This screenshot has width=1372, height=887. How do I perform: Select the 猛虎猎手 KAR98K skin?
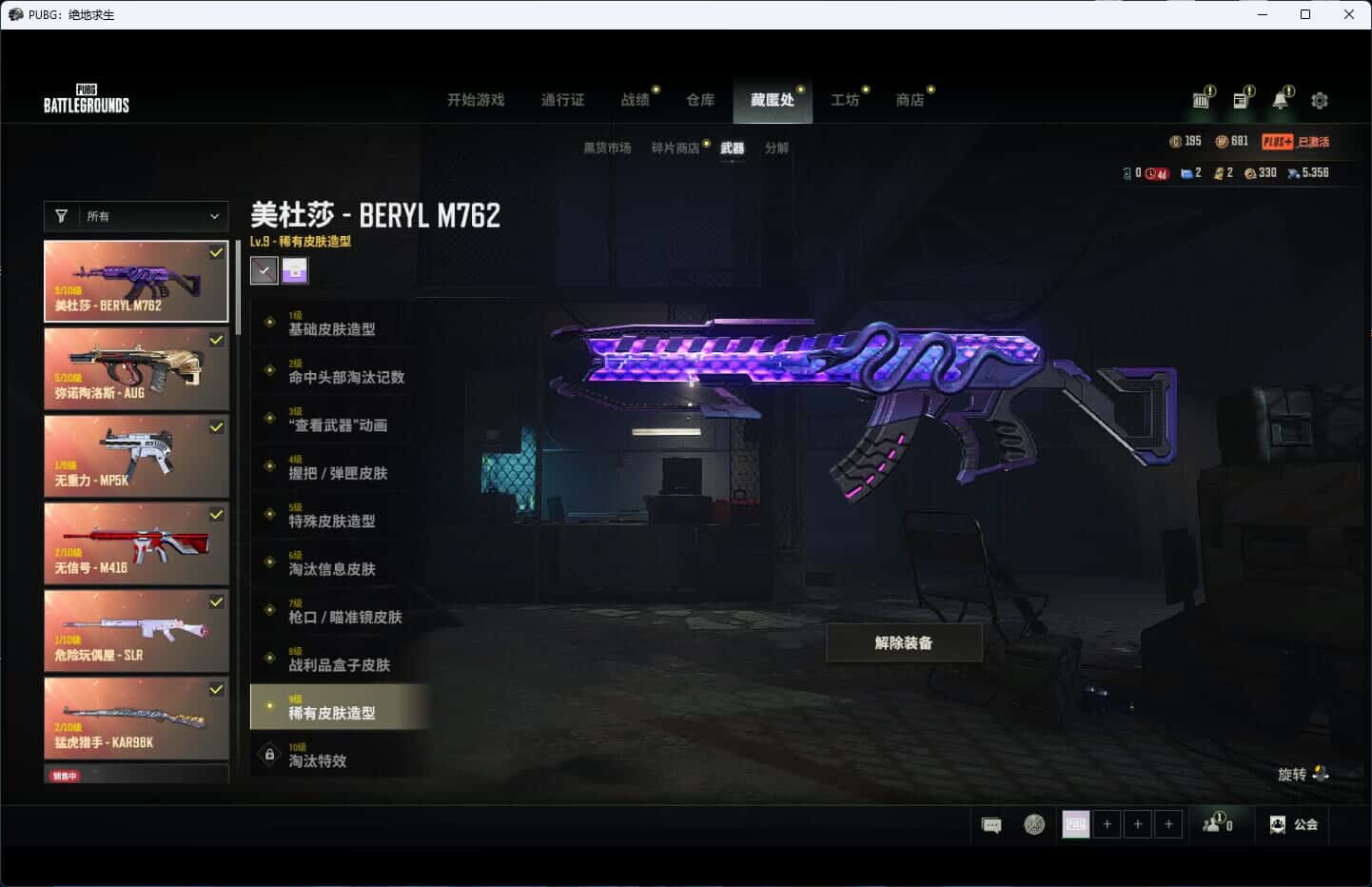136,719
